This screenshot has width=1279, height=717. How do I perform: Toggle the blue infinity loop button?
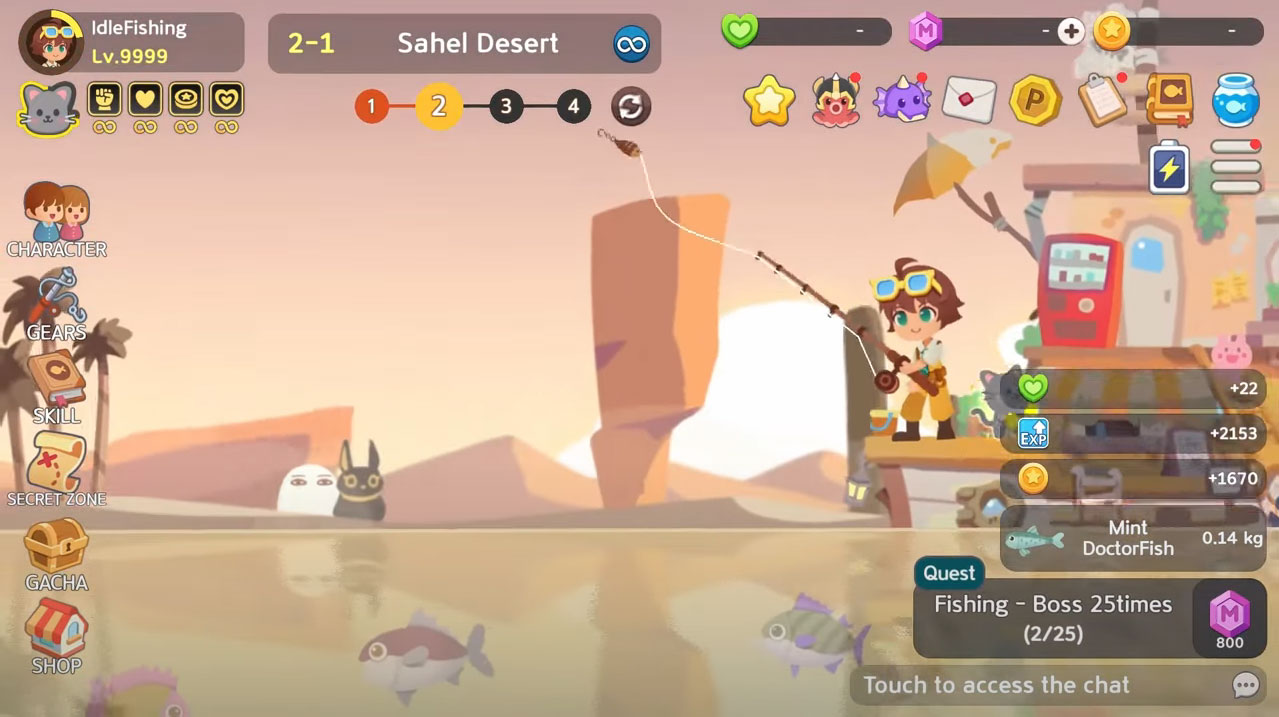tap(631, 44)
